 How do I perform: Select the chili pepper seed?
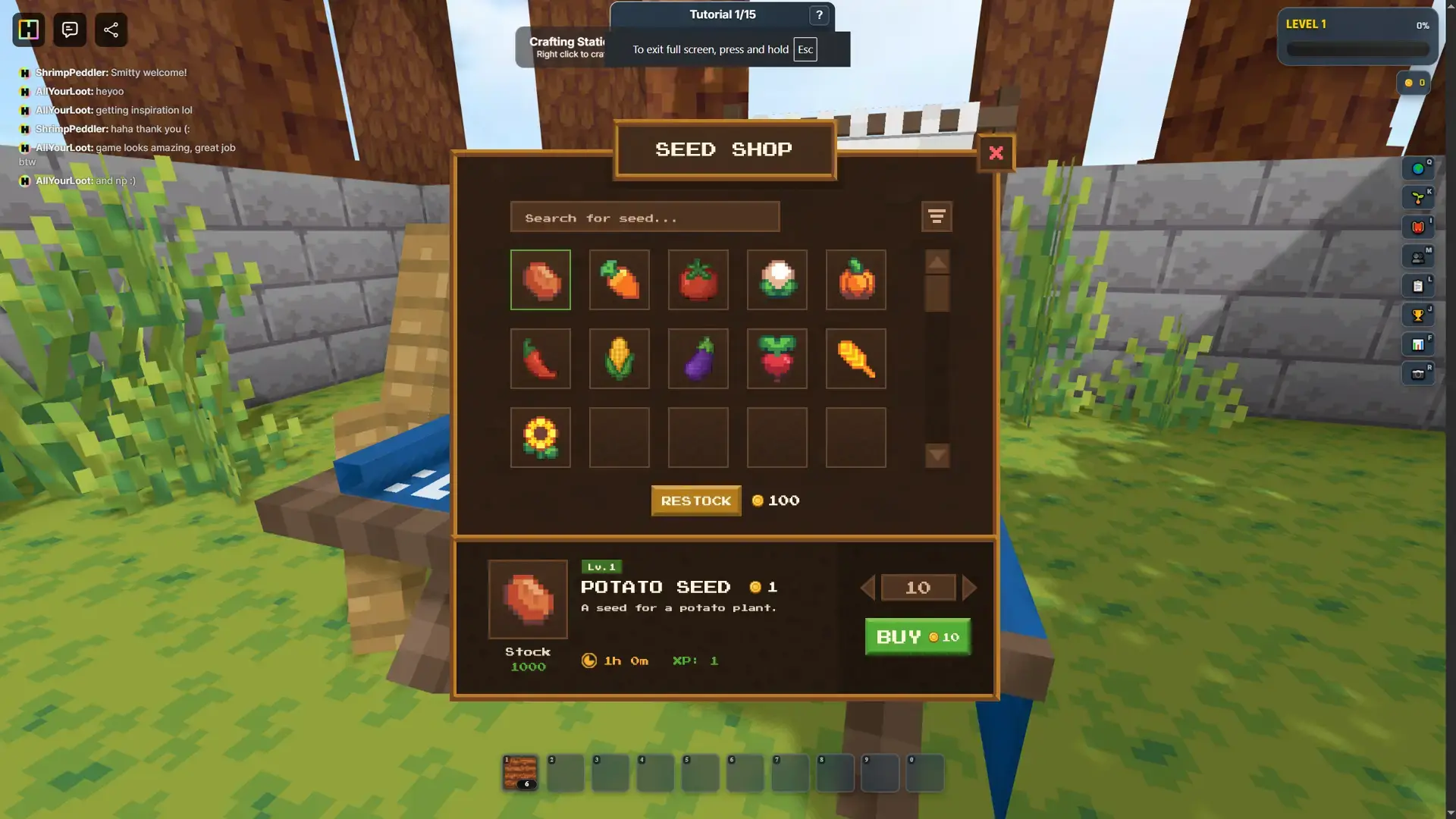pos(540,359)
